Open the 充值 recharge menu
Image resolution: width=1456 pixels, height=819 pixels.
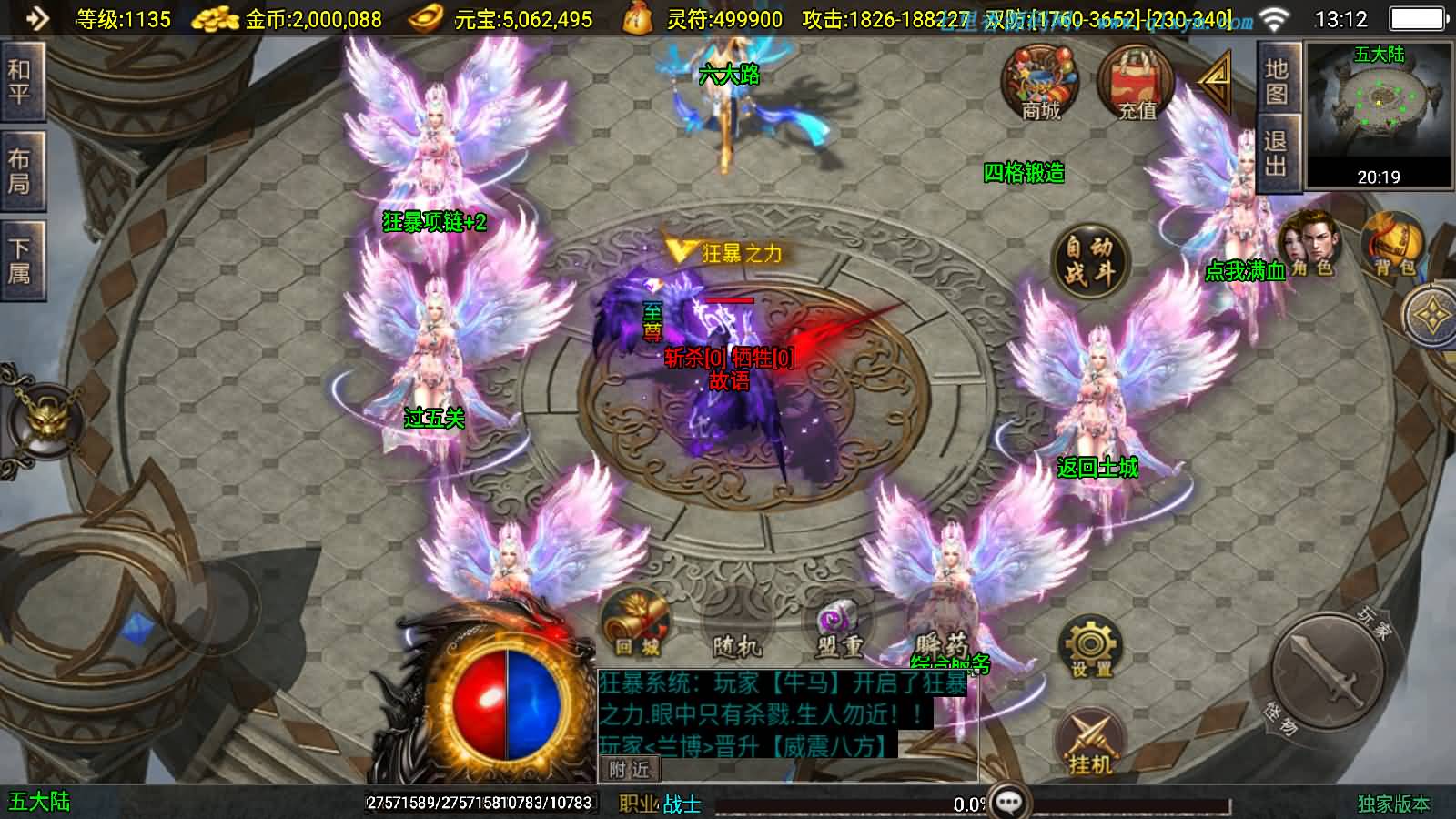click(x=1136, y=83)
